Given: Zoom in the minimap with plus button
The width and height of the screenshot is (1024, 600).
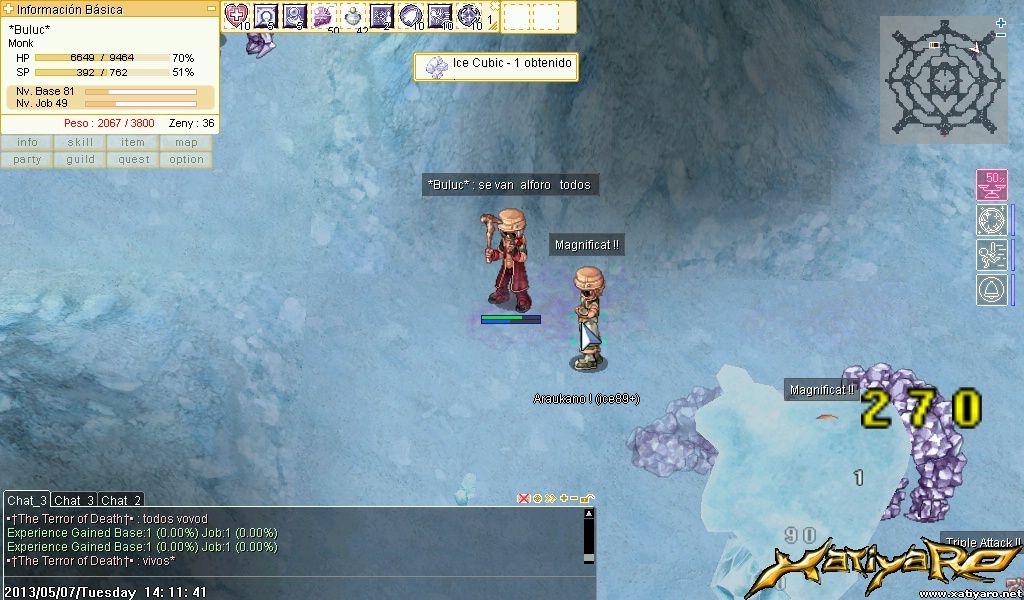Looking at the screenshot, I should (1001, 22).
